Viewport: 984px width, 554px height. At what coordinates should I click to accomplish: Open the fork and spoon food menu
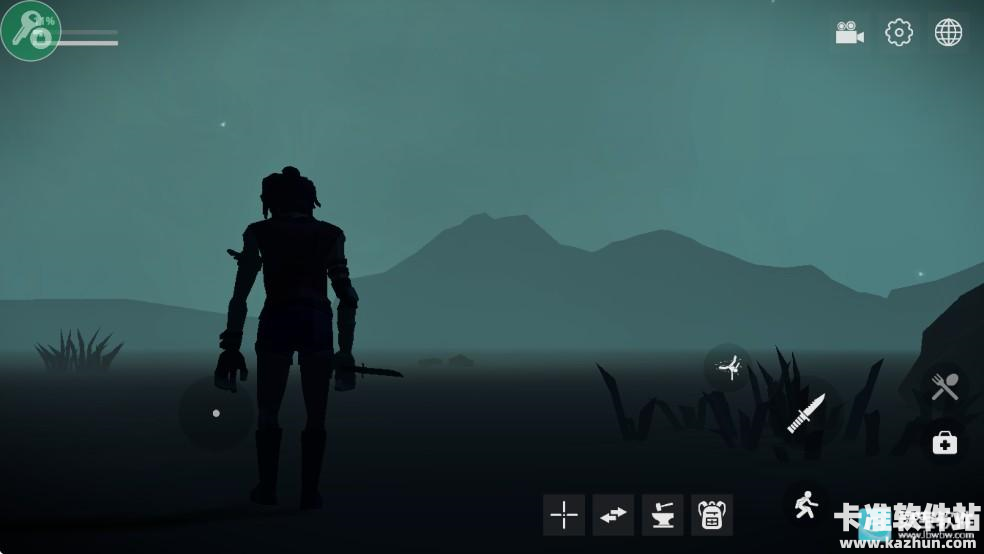pos(945,387)
